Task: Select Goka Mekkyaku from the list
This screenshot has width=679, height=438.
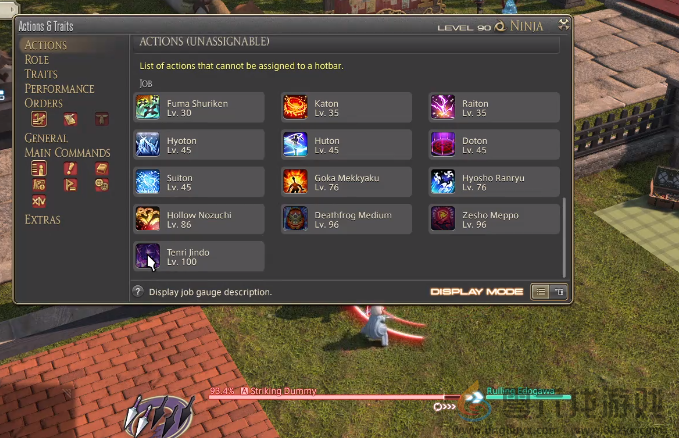Action: (346, 182)
